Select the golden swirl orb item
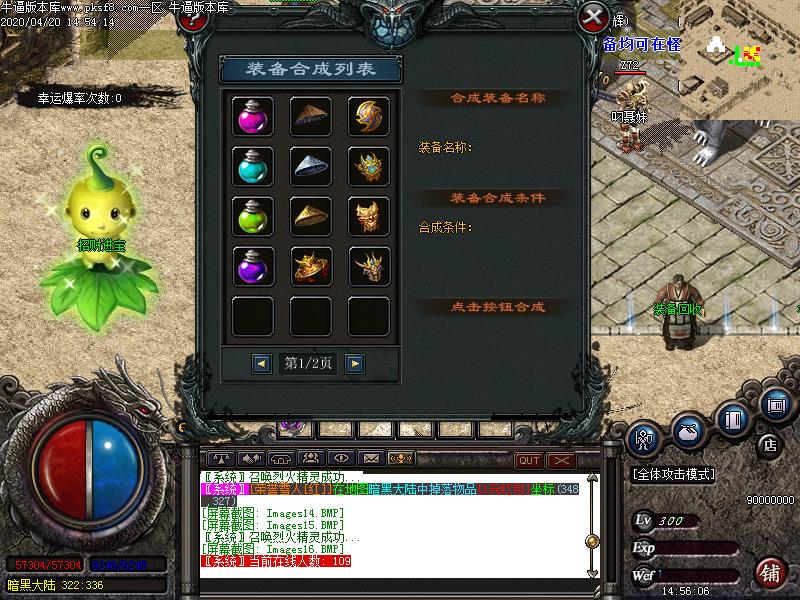 pos(369,116)
